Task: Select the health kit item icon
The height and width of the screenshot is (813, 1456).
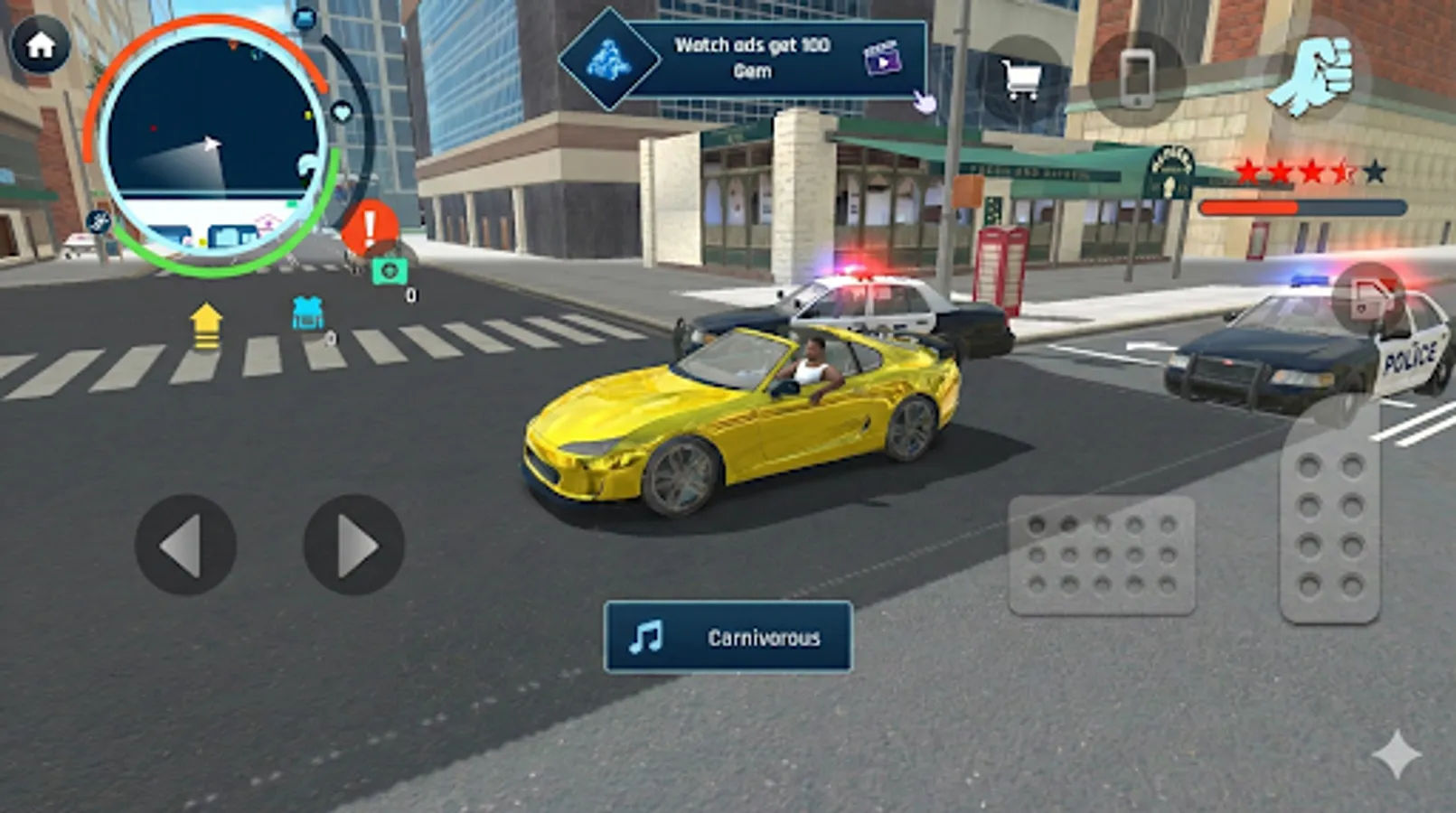Action: [389, 271]
